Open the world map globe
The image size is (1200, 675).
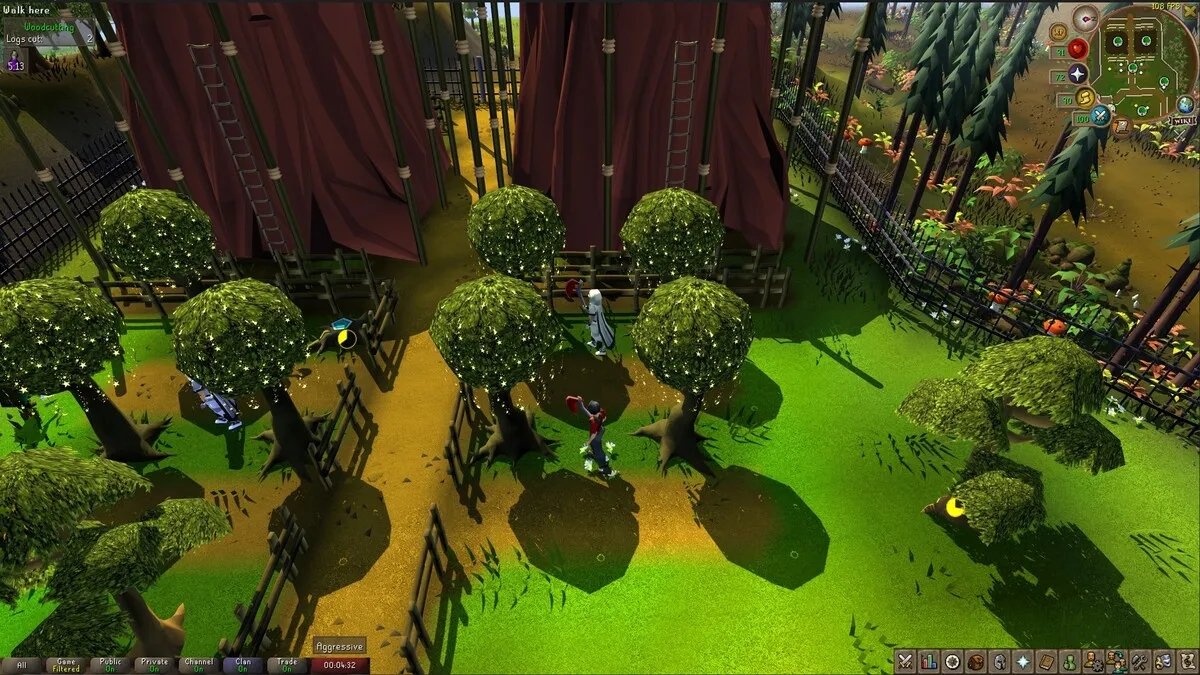(x=1185, y=104)
